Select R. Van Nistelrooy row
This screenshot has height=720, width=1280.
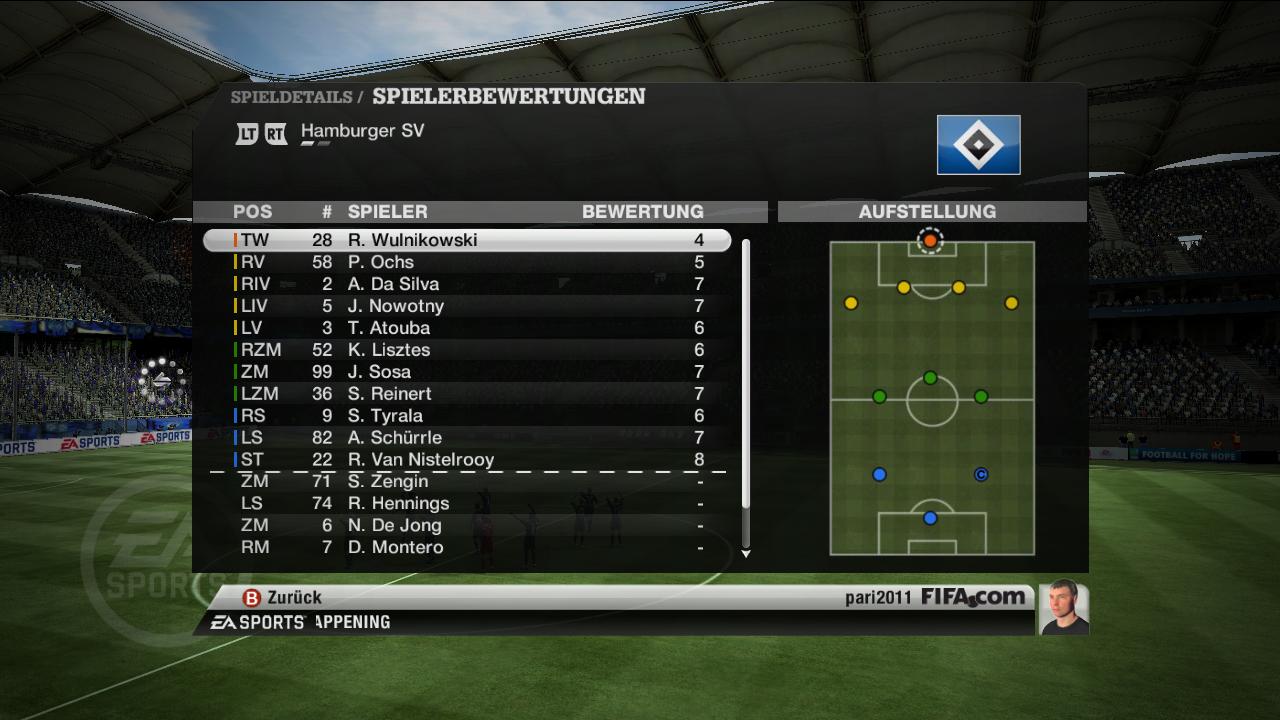[x=467, y=460]
